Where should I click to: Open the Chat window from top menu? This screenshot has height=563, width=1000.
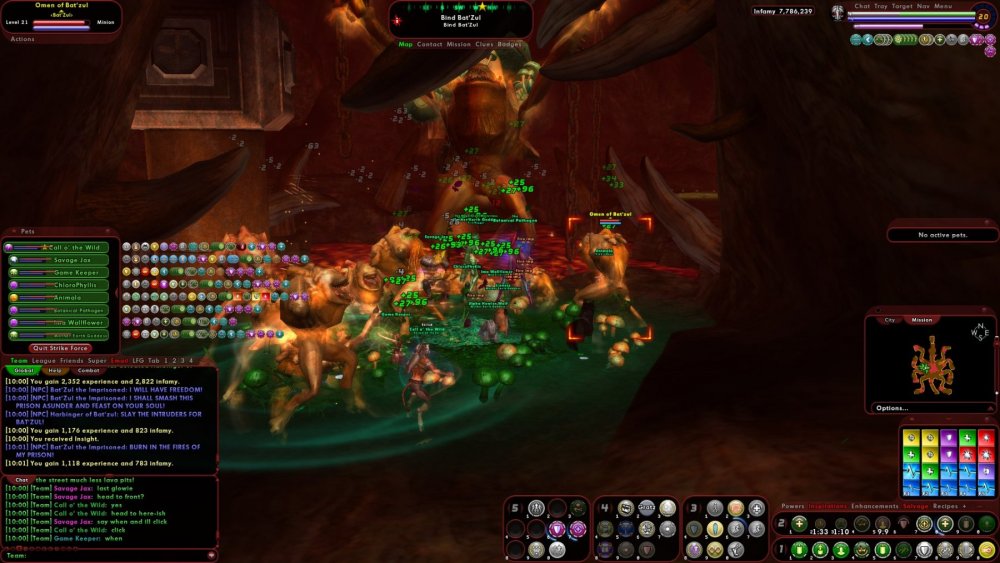click(862, 6)
